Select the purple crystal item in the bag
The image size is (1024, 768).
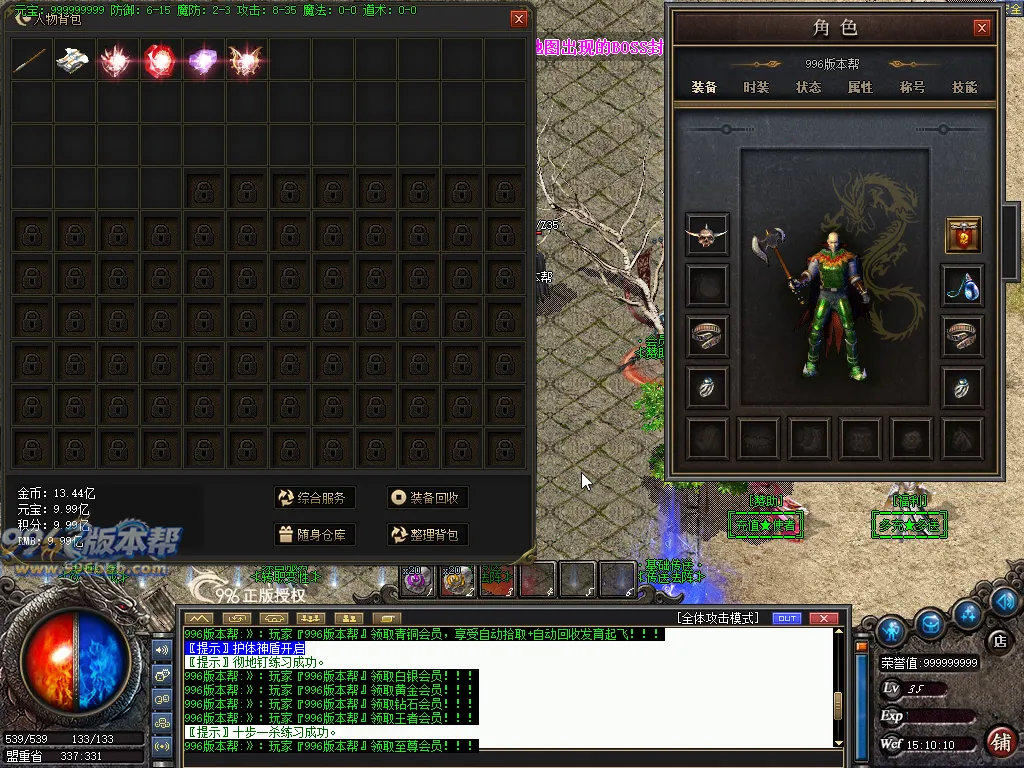[203, 60]
